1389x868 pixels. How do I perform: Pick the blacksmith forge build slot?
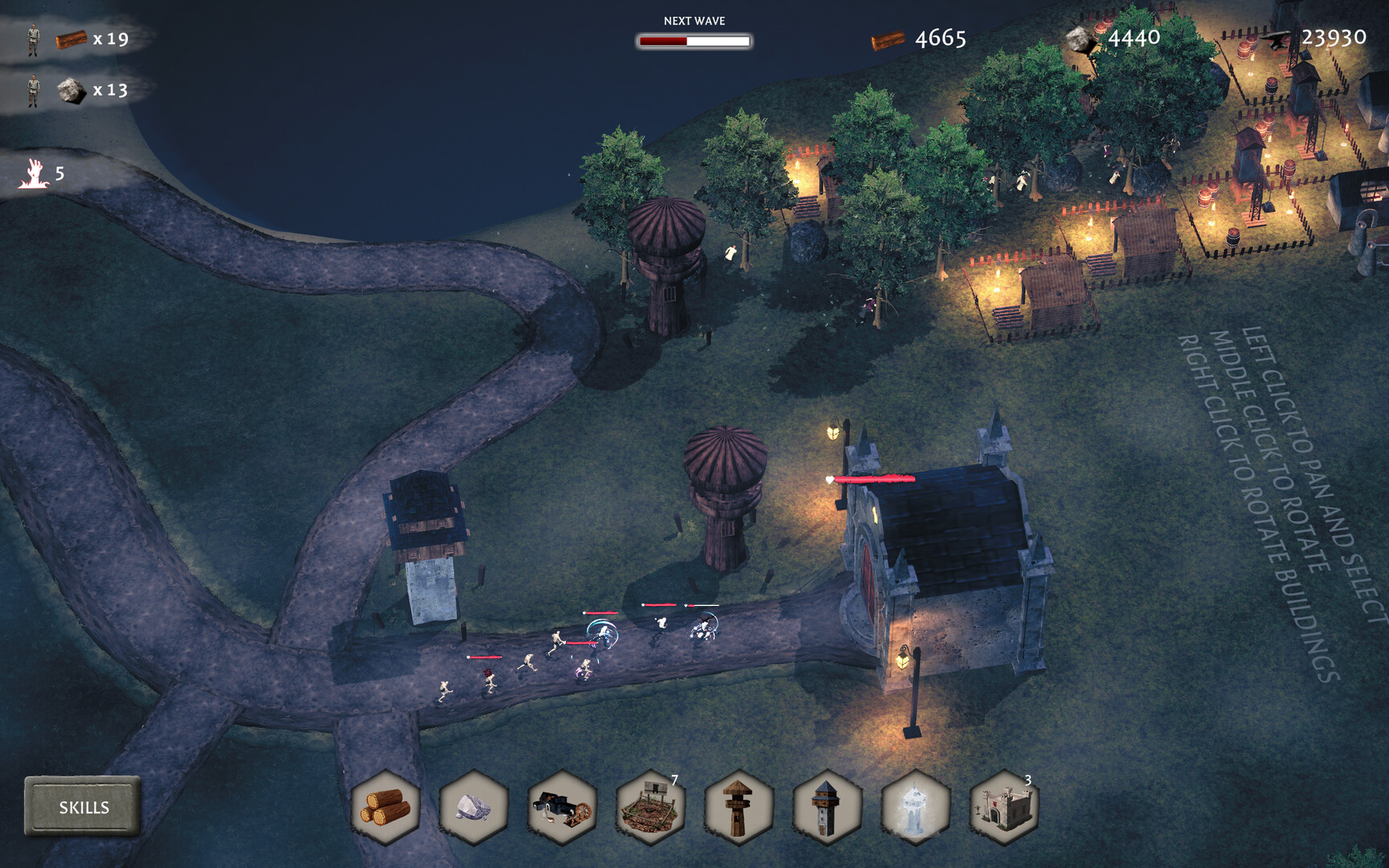pyautogui.click(x=562, y=807)
